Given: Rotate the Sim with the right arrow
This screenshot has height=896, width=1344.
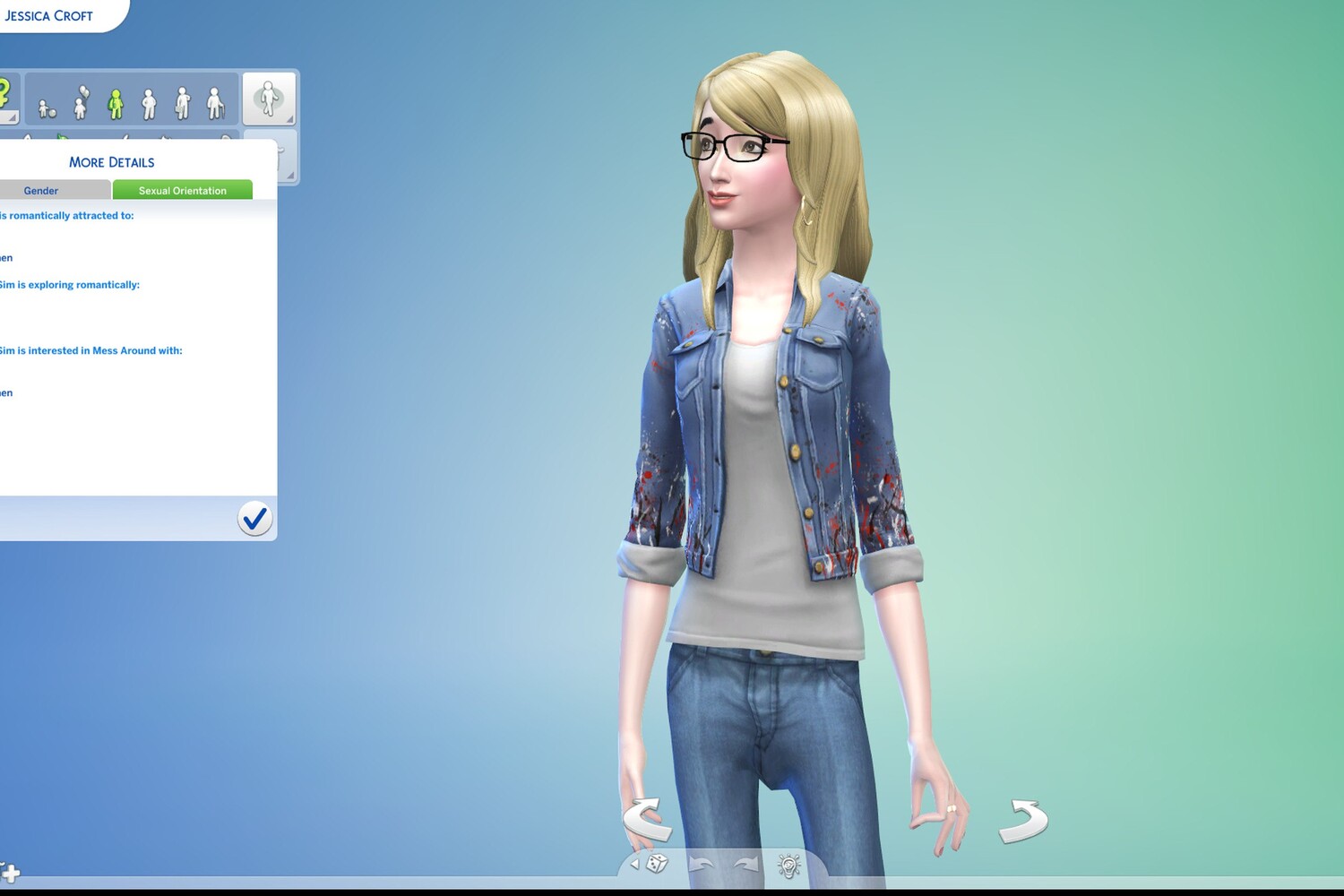Looking at the screenshot, I should pos(1023,820).
